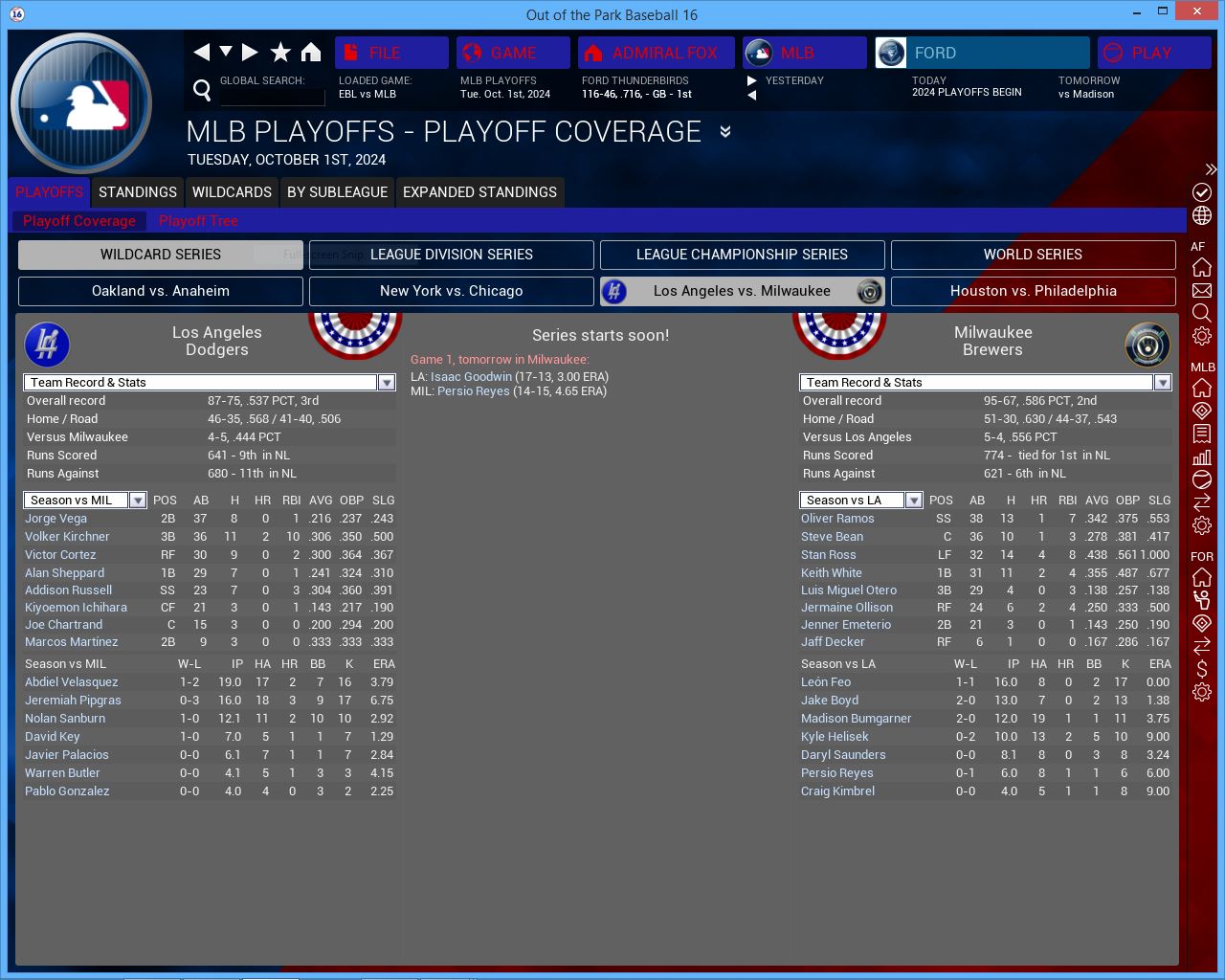Open the ADMIRAL FOX manager menu
Image resolution: width=1225 pixels, height=980 pixels.
coord(656,53)
